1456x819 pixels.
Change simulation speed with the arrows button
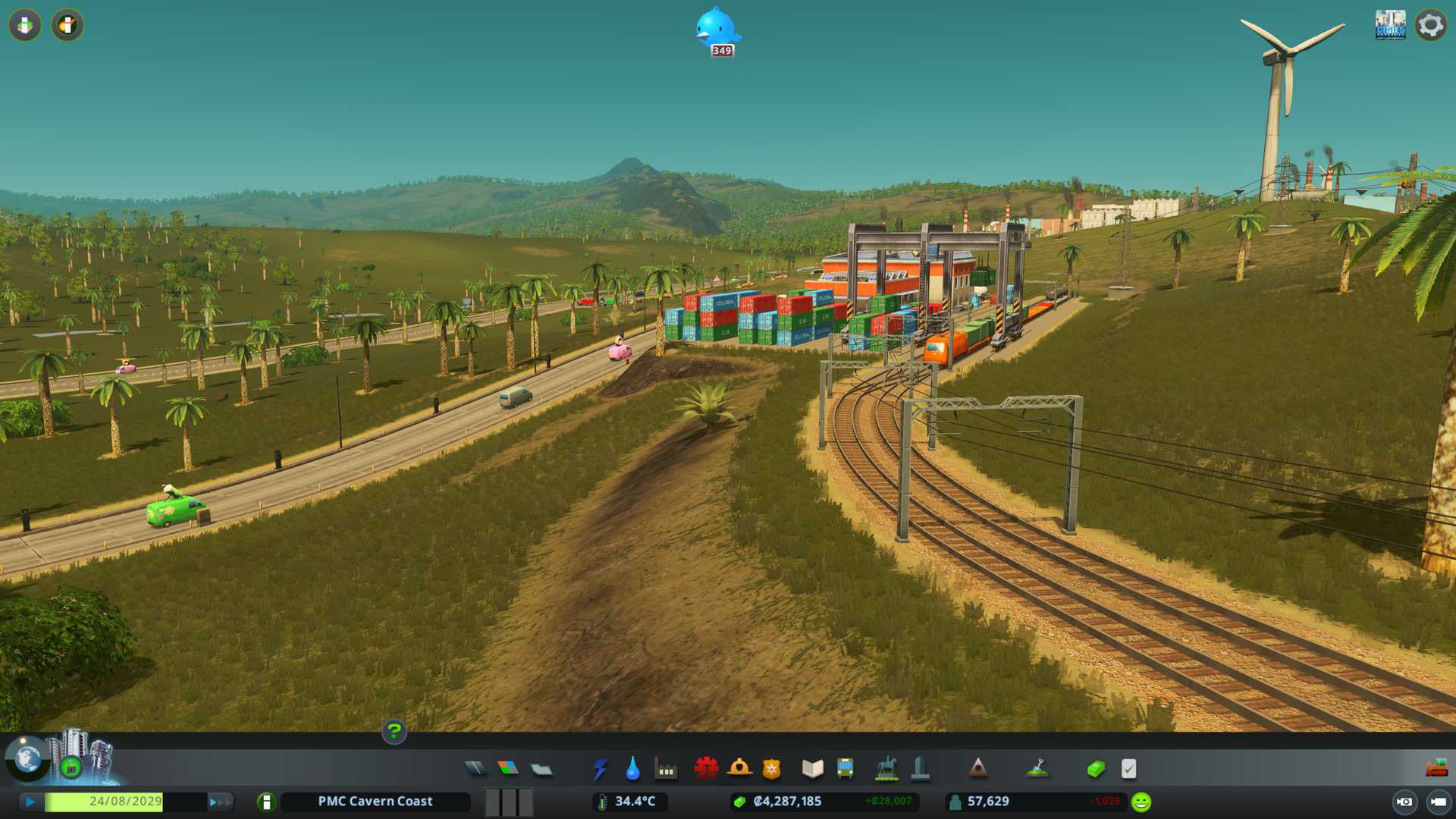[x=220, y=802]
